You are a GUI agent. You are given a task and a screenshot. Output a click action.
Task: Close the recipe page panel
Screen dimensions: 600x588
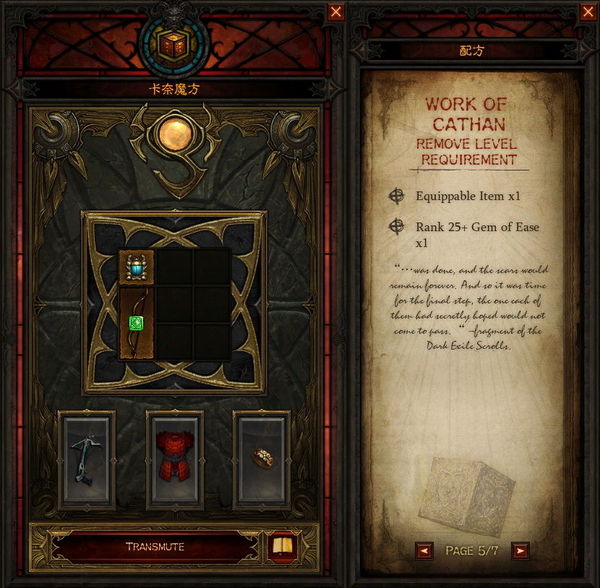pyautogui.click(x=587, y=12)
